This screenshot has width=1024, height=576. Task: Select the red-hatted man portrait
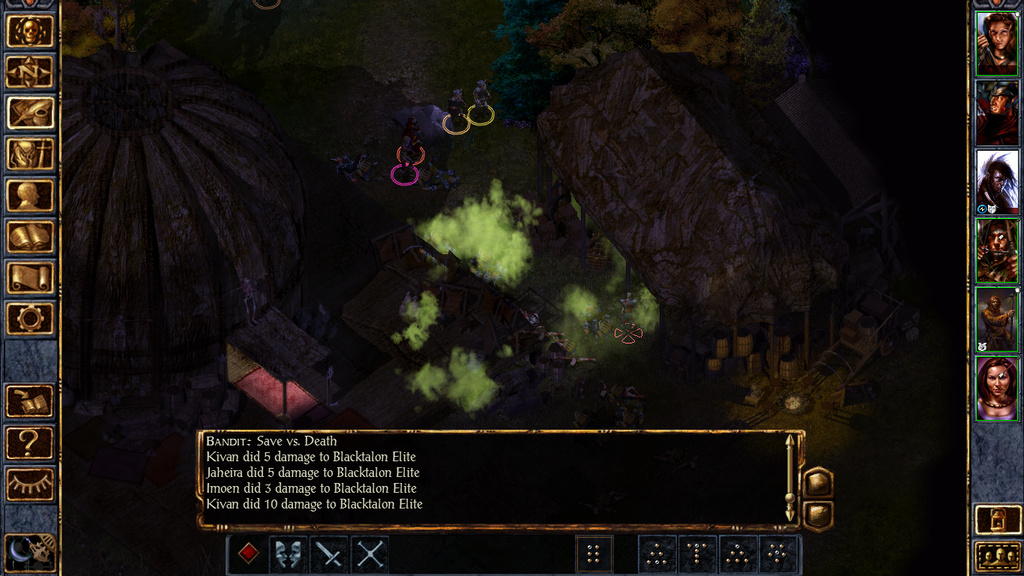pyautogui.click(x=997, y=112)
